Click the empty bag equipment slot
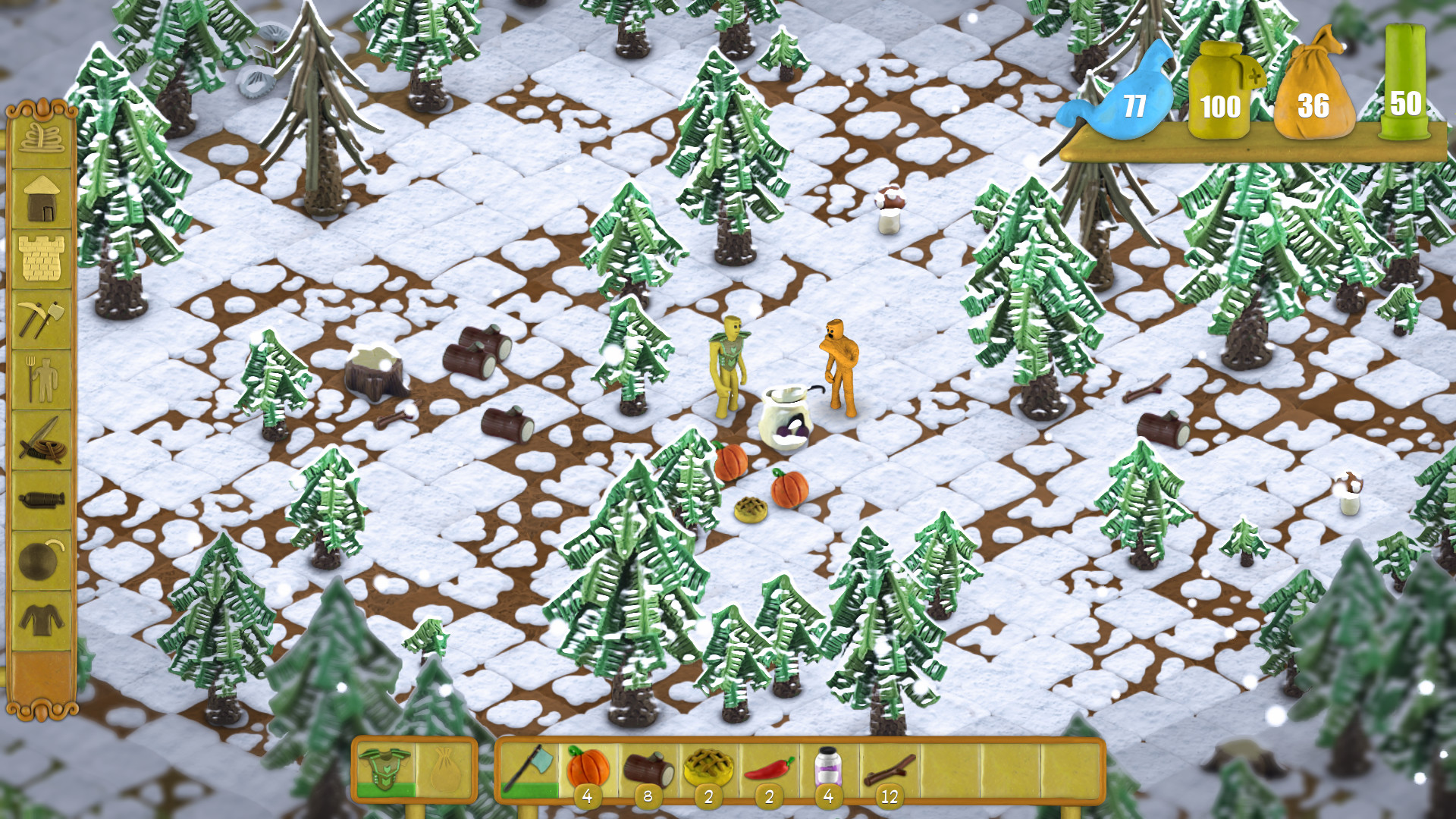 (445, 770)
